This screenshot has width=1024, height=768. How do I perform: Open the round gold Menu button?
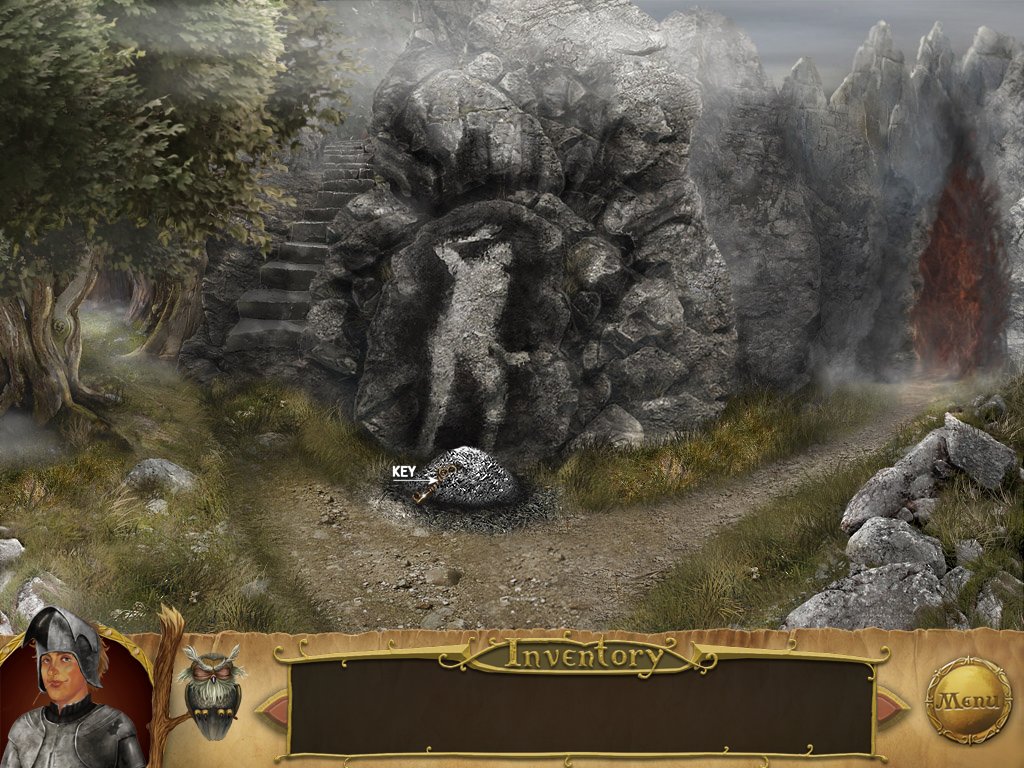pyautogui.click(x=968, y=699)
